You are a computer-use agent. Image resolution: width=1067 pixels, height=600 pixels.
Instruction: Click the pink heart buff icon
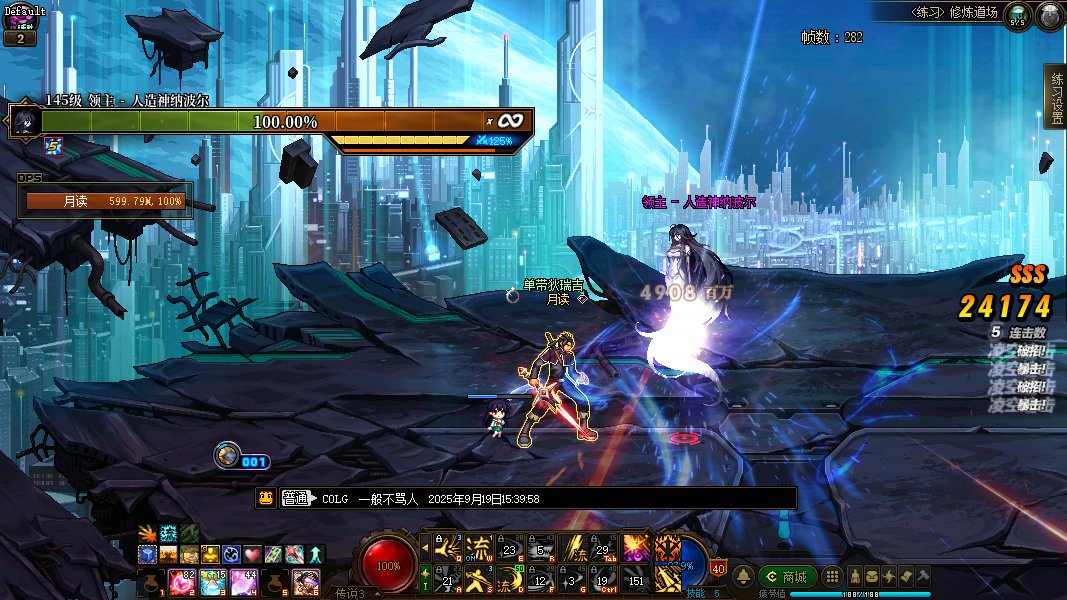[x=252, y=554]
